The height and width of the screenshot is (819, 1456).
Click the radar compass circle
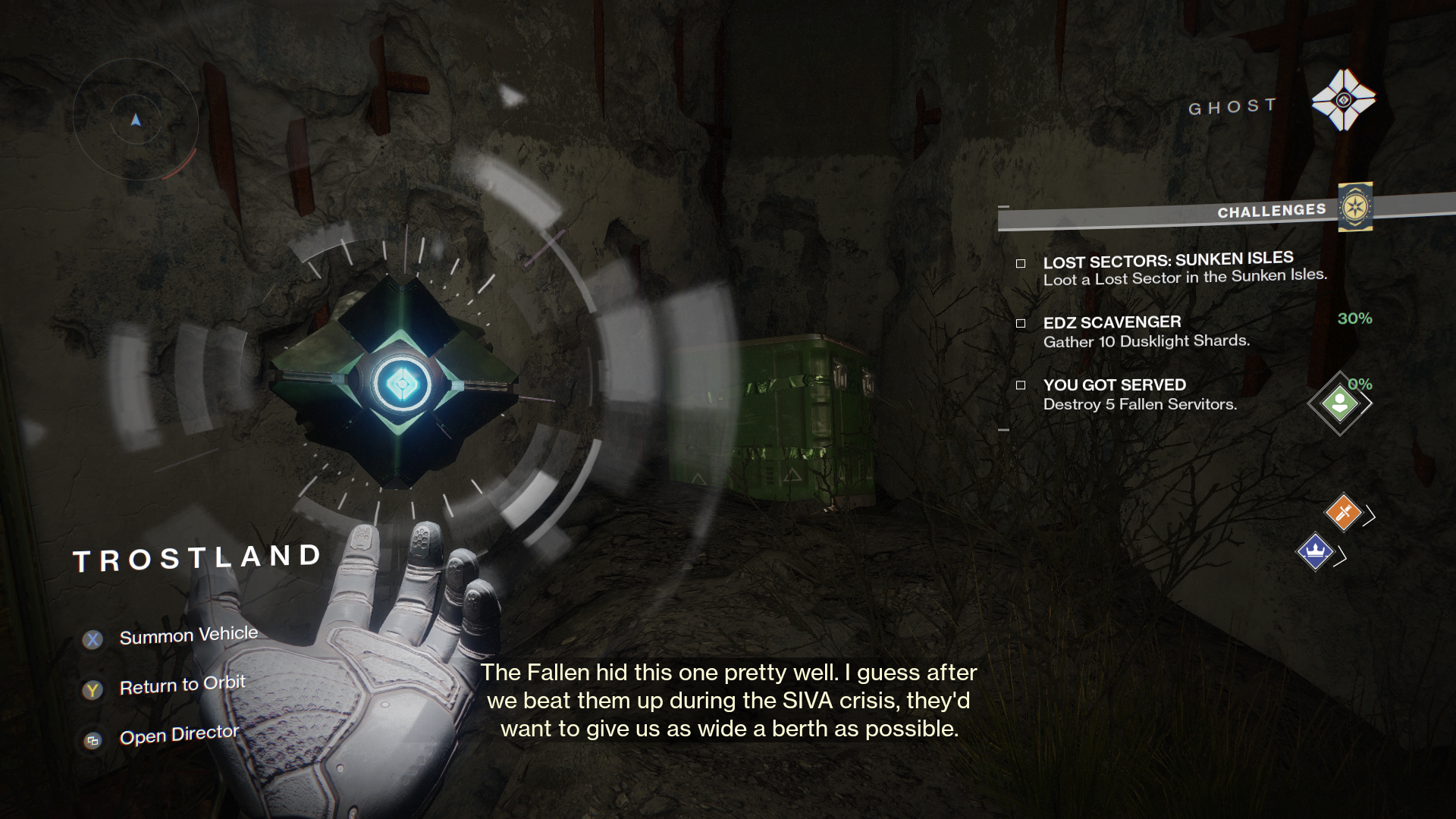(136, 120)
